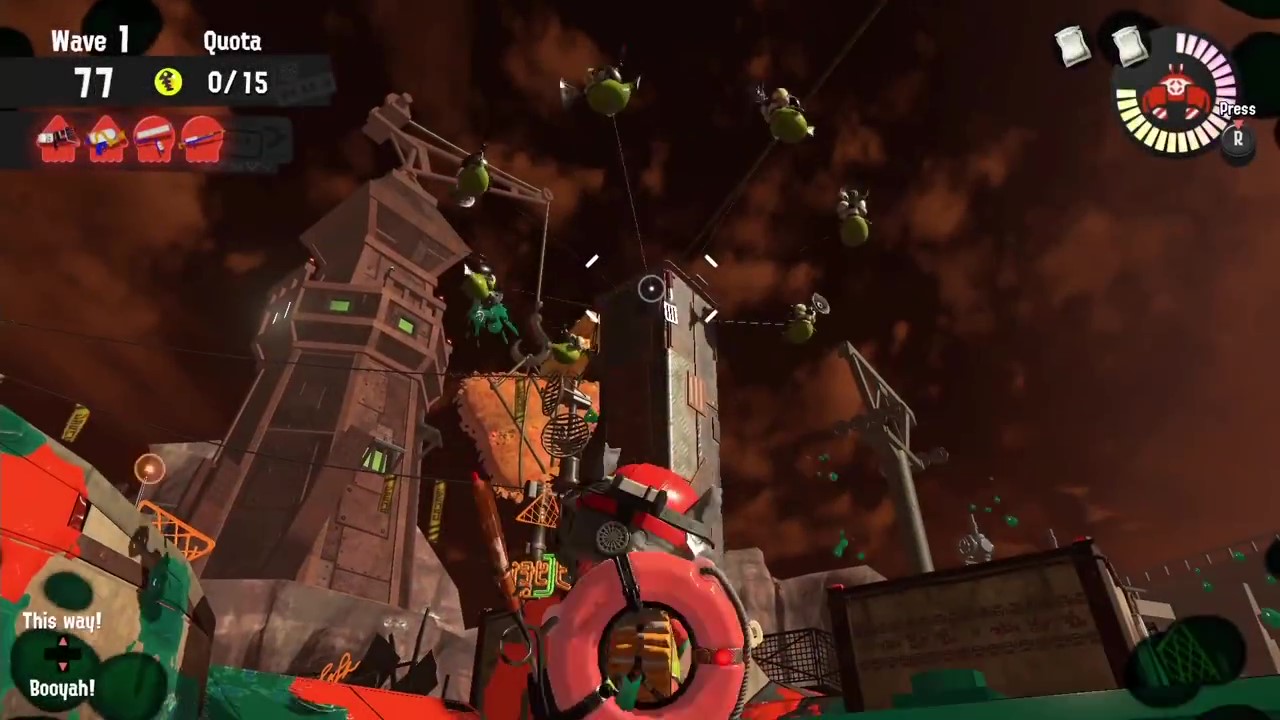Select the teammate icon holding the roller

(x=154, y=139)
